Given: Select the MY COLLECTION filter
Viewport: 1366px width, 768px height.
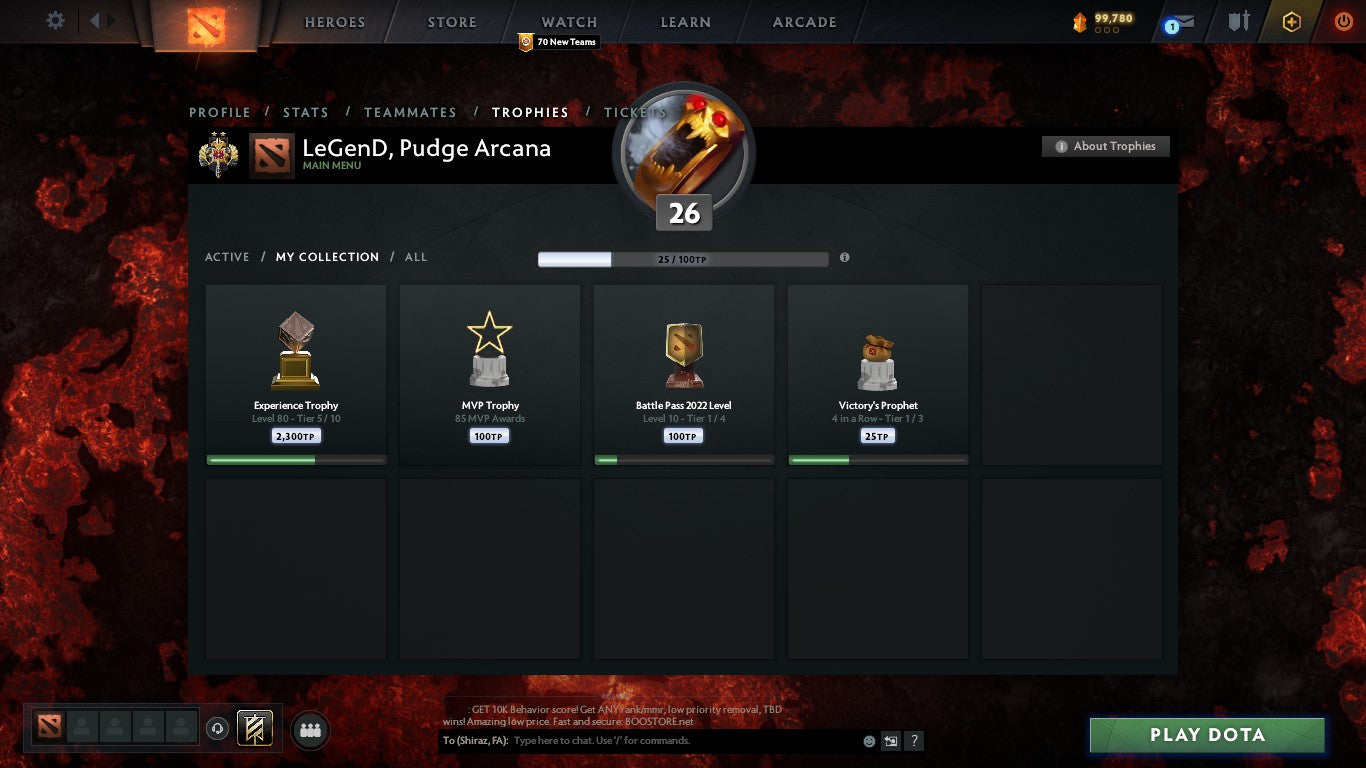Looking at the screenshot, I should (327, 257).
